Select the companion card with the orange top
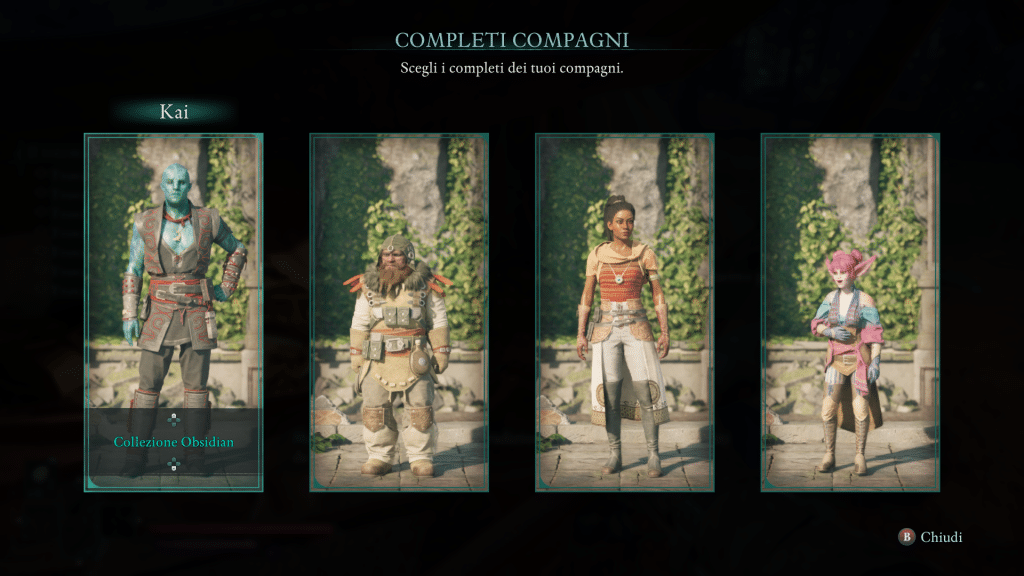1024x576 pixels. click(x=625, y=312)
